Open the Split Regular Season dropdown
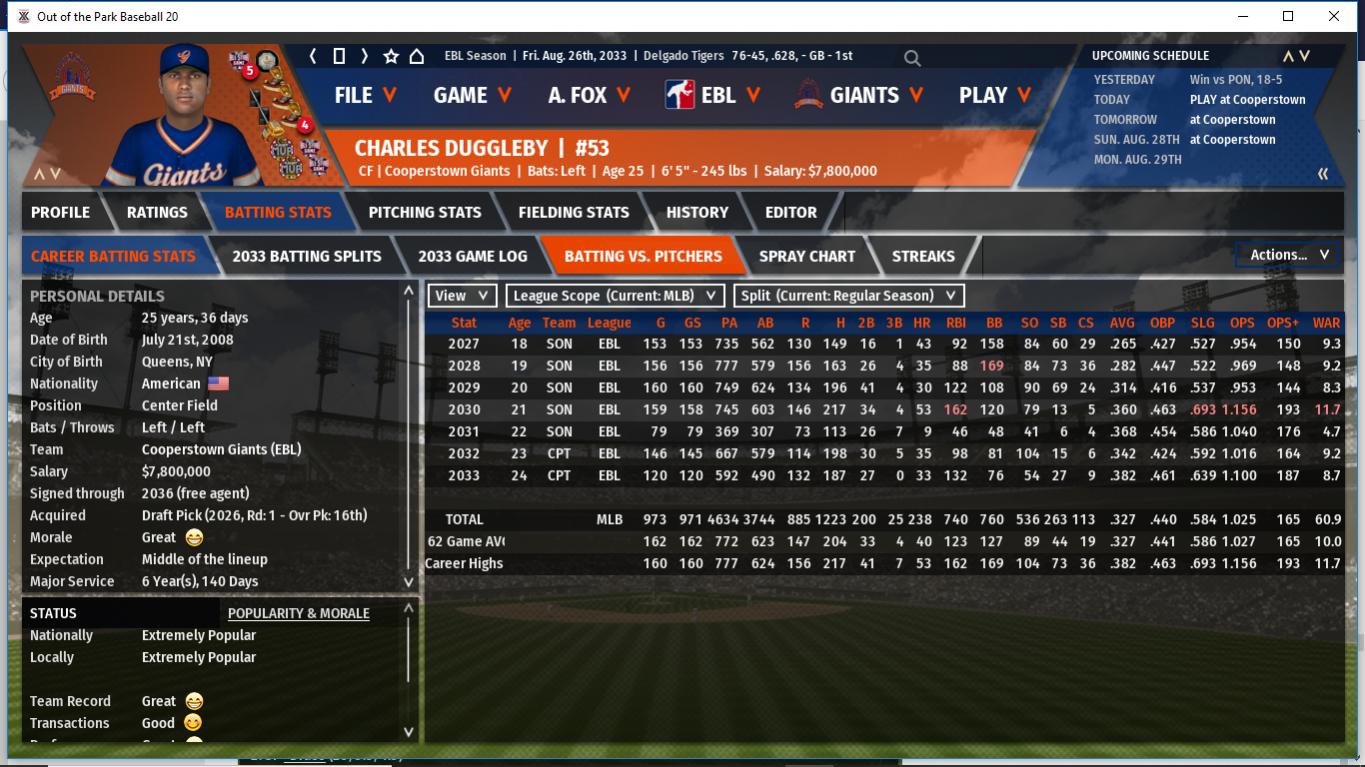1365x767 pixels. 849,296
